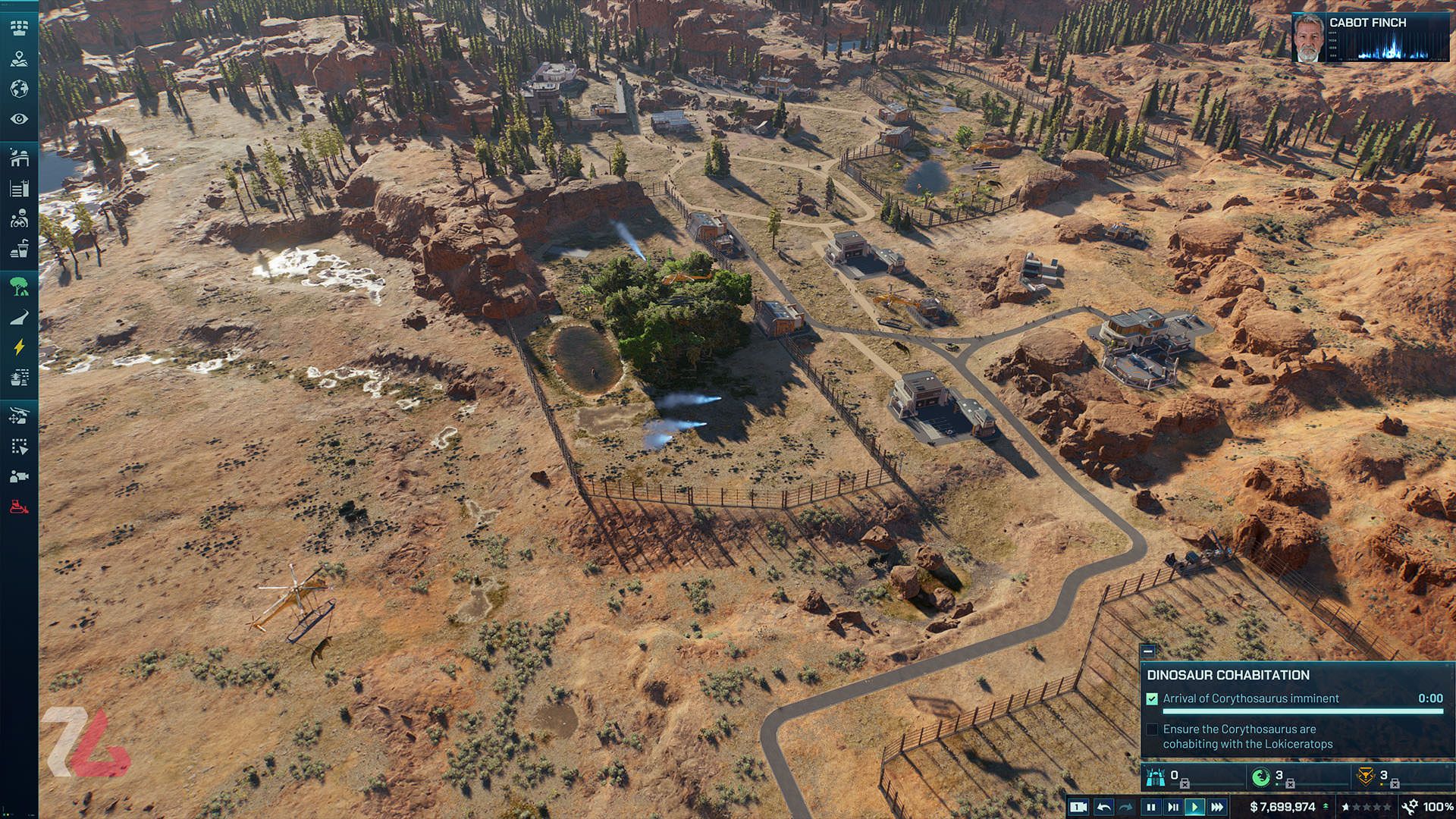Select the path building tool

pos(19,318)
